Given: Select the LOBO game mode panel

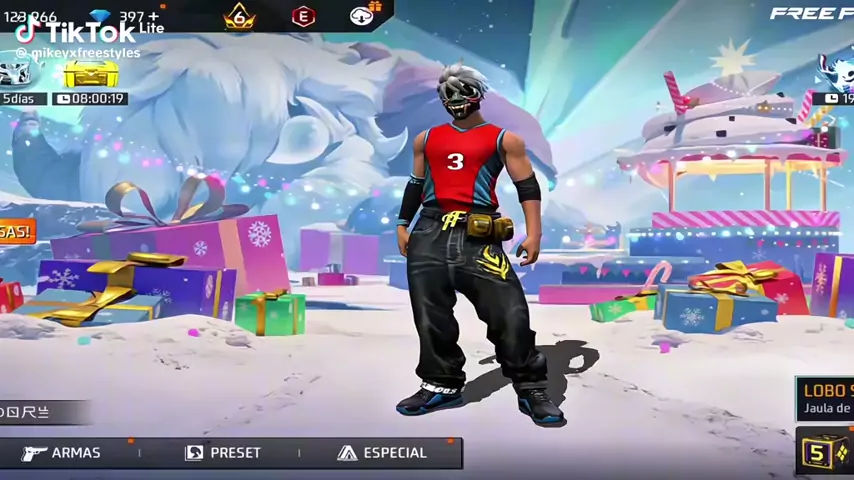Looking at the screenshot, I should (x=825, y=398).
